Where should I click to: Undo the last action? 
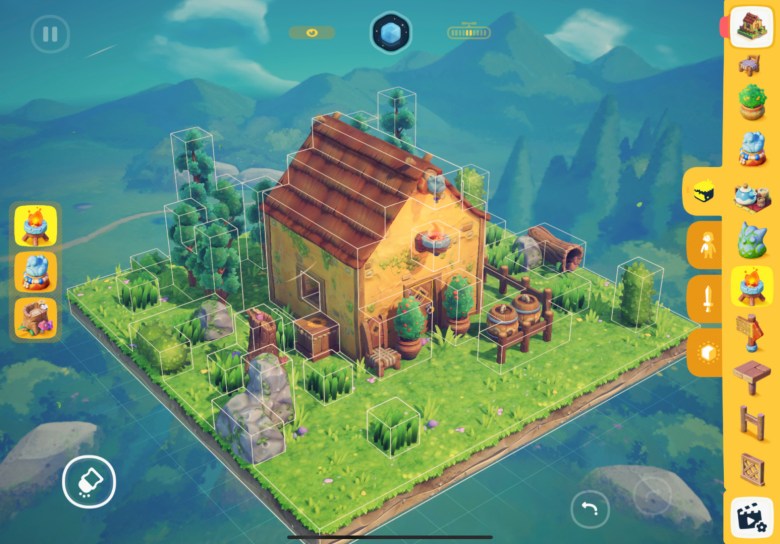(590, 509)
